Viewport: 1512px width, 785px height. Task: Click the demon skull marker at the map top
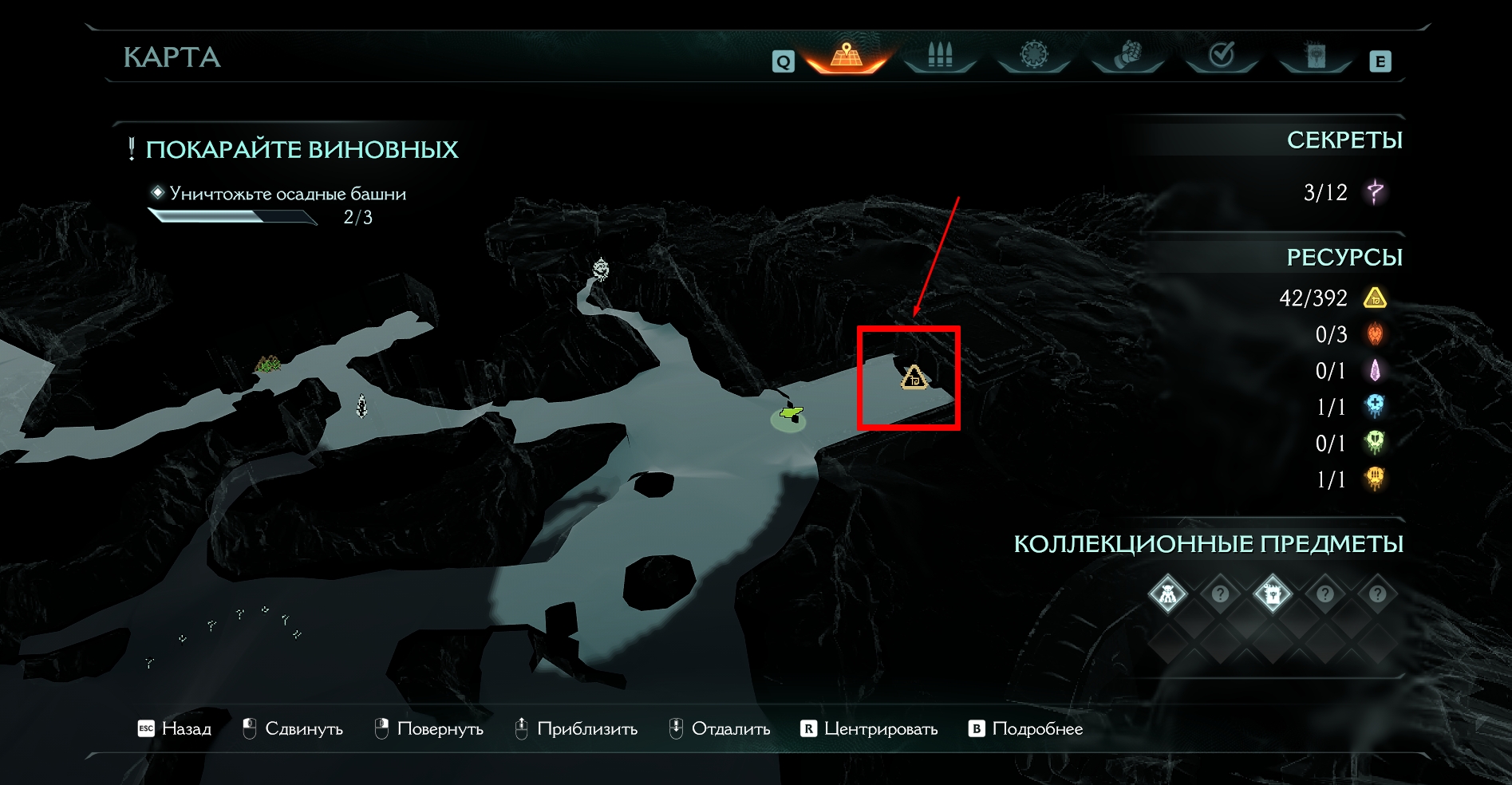[x=601, y=270]
